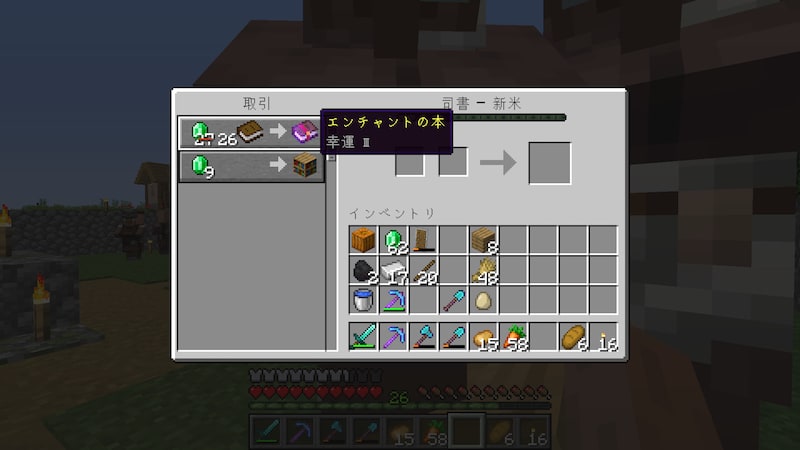Grab the stack of 20 sticks
This screenshot has height=450, width=800.
click(423, 270)
